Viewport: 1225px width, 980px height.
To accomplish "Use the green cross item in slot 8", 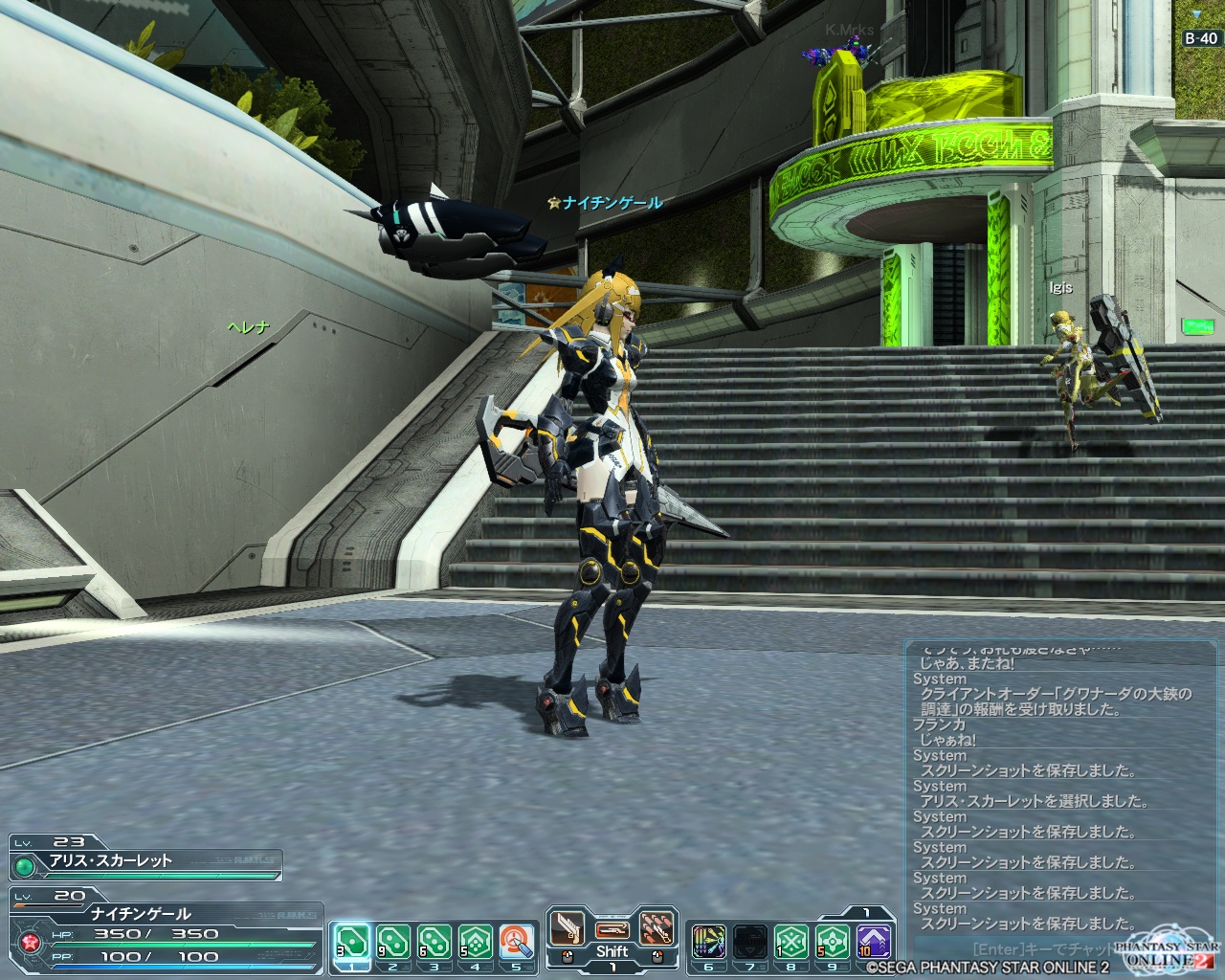I will coord(791,942).
